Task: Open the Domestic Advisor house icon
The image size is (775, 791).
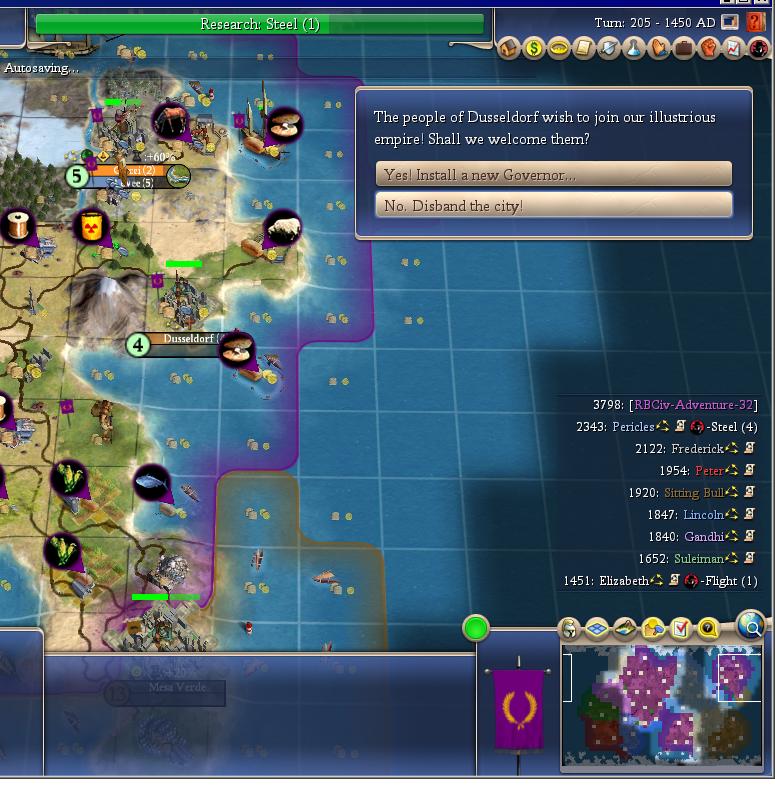Action: 510,48
